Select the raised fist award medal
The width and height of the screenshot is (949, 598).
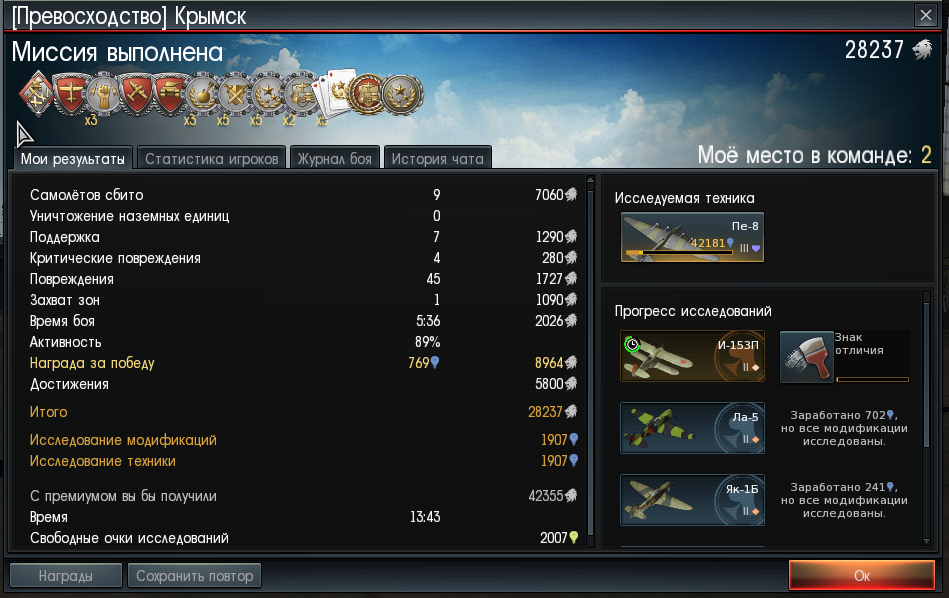pos(103,95)
